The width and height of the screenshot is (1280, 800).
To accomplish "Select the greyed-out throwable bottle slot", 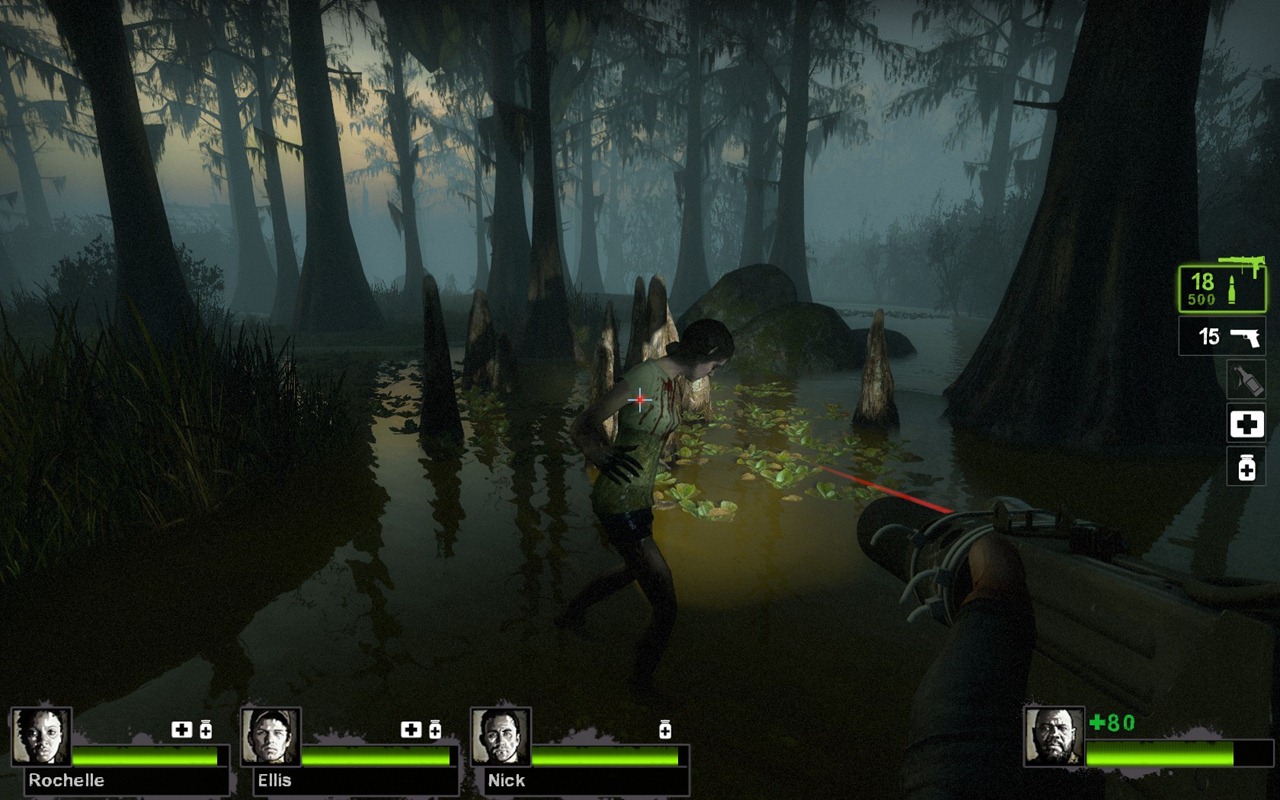I will point(1246,380).
